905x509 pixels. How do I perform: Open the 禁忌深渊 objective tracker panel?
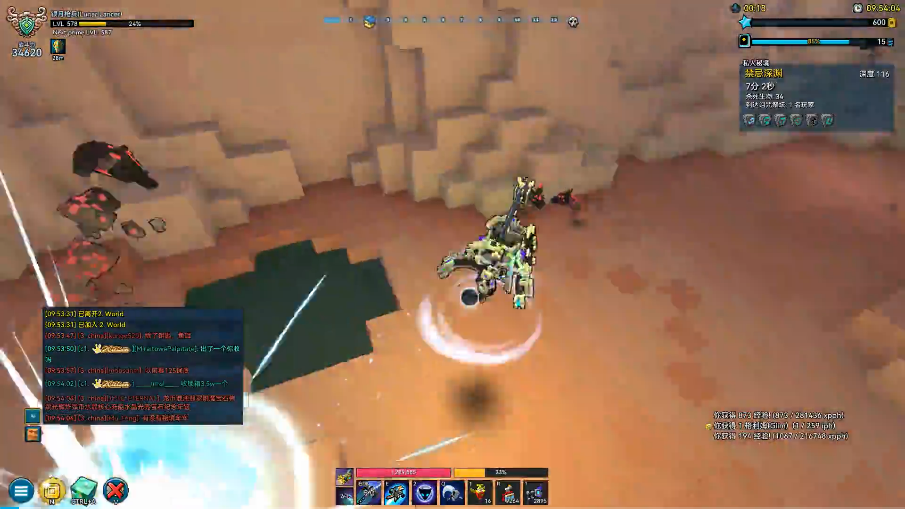817,97
